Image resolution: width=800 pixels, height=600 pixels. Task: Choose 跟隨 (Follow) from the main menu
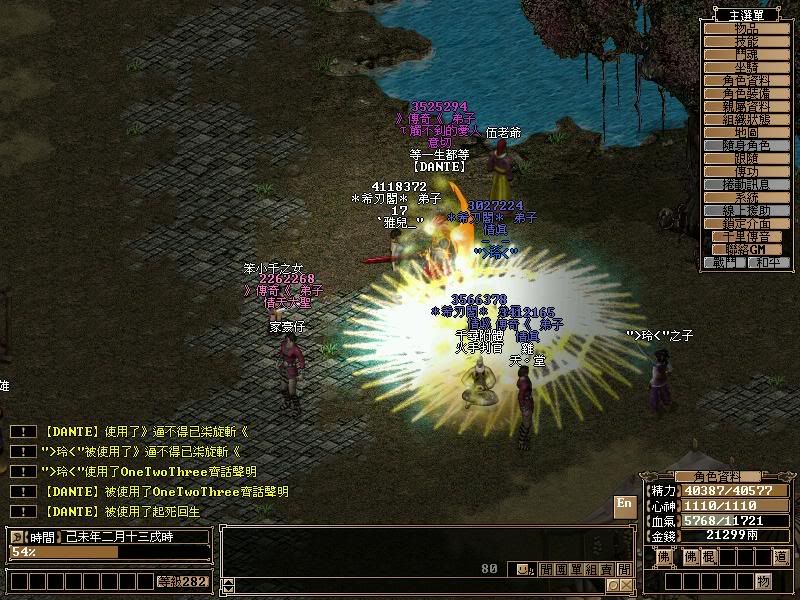(745, 158)
